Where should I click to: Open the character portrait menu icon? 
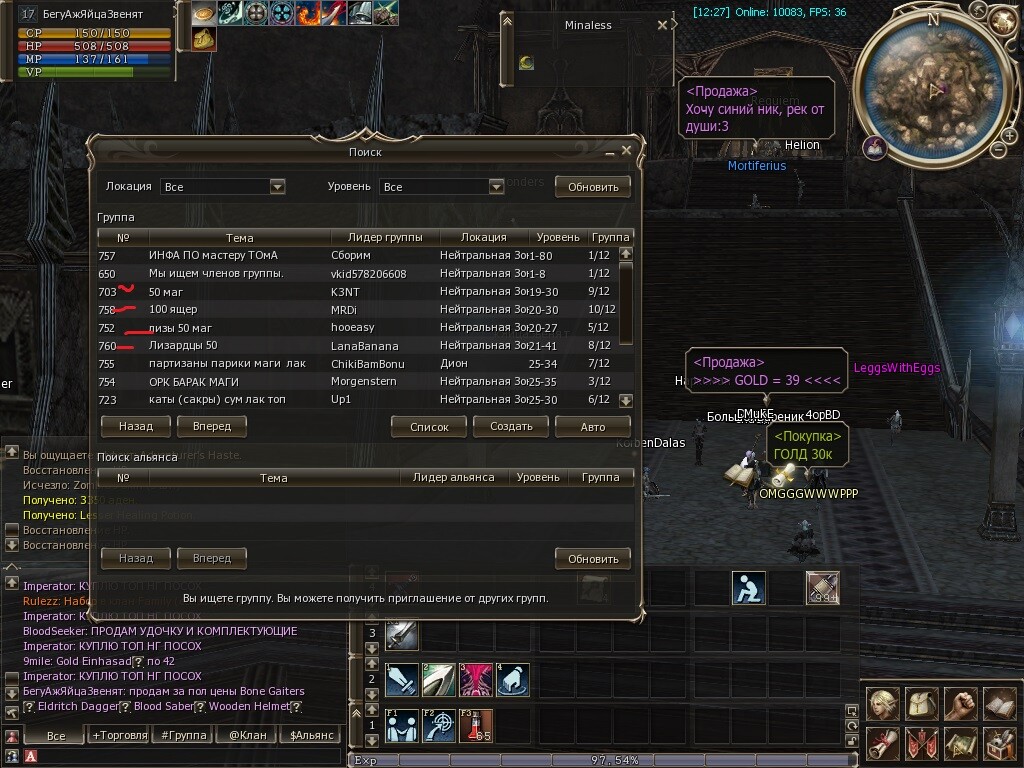(882, 704)
